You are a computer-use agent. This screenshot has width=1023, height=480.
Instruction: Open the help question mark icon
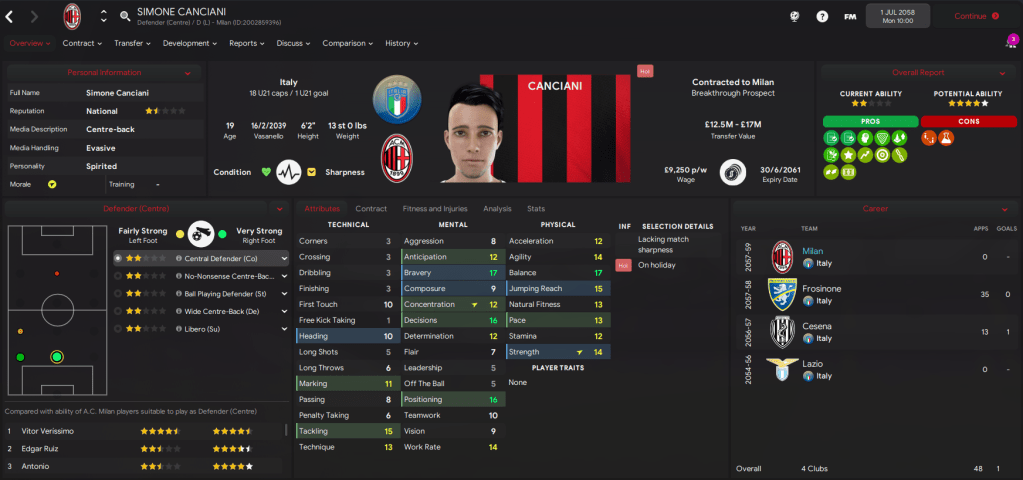[x=823, y=16]
